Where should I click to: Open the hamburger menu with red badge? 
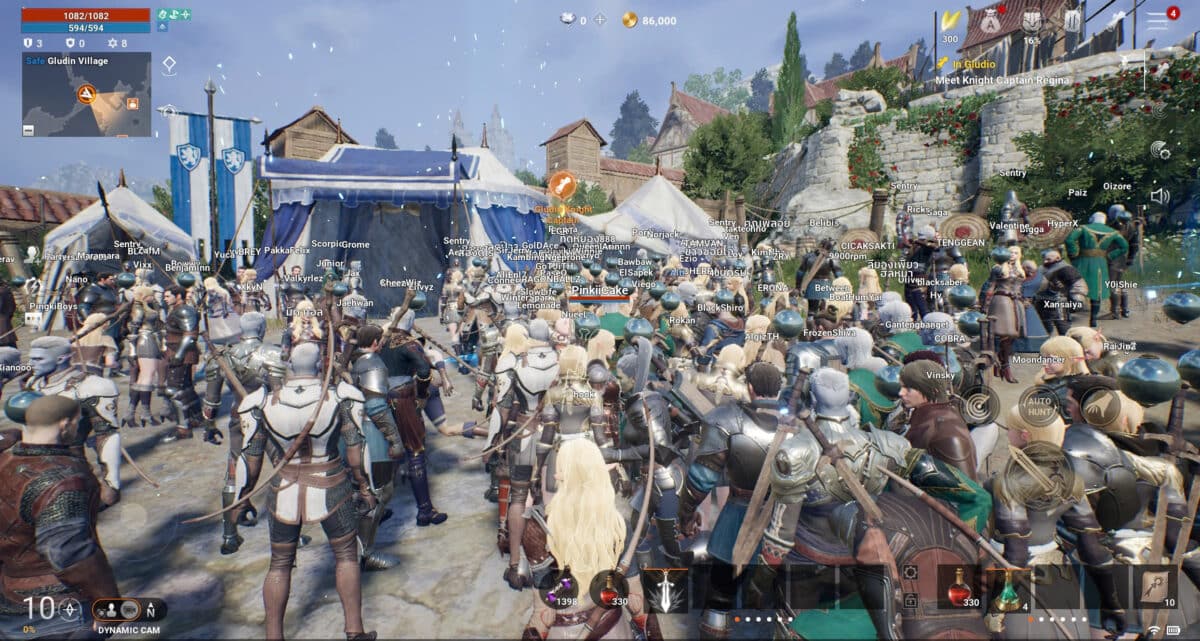coord(1158,19)
